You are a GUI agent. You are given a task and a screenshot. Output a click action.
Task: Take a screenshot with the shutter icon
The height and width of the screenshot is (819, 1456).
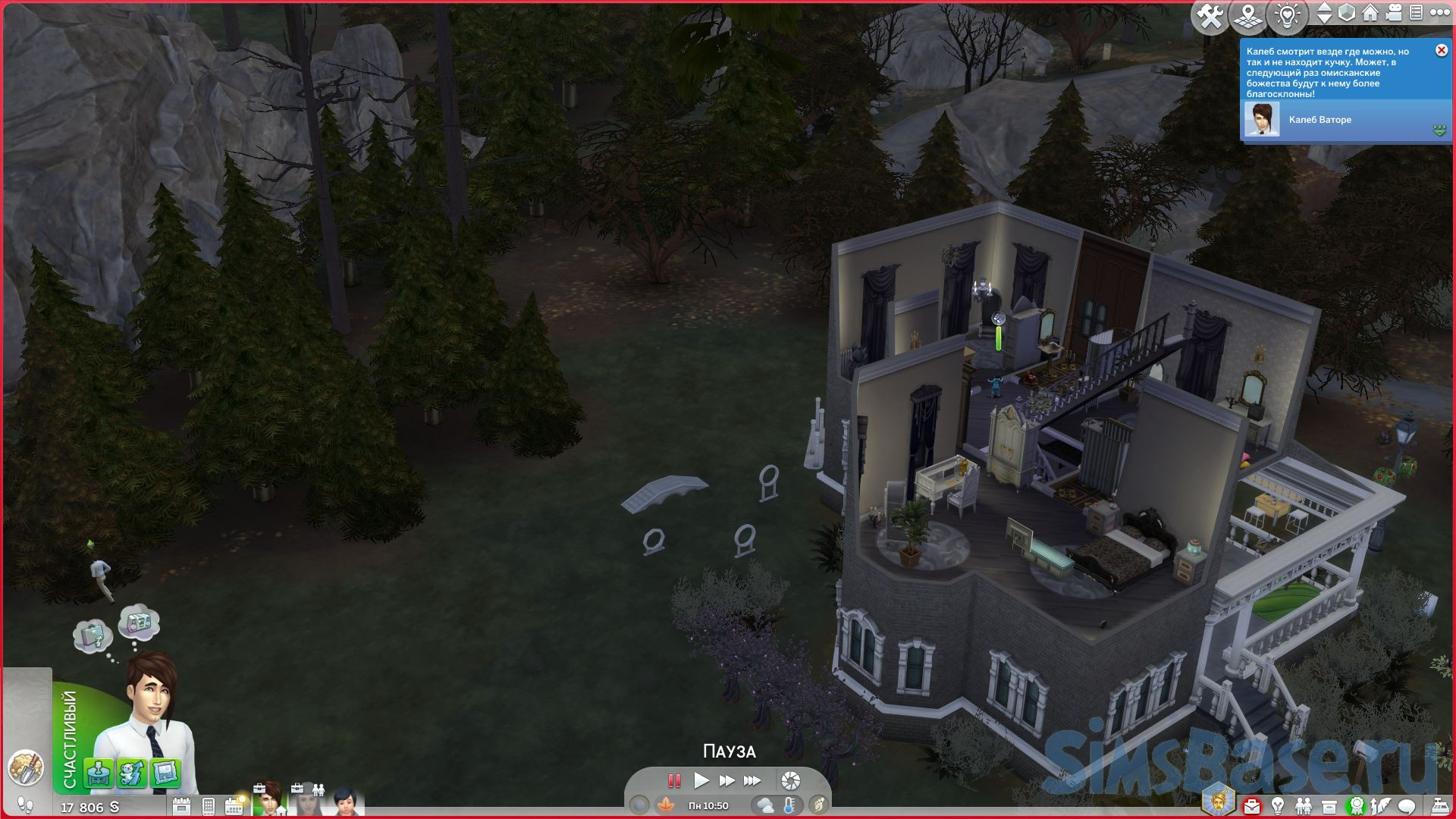(790, 780)
